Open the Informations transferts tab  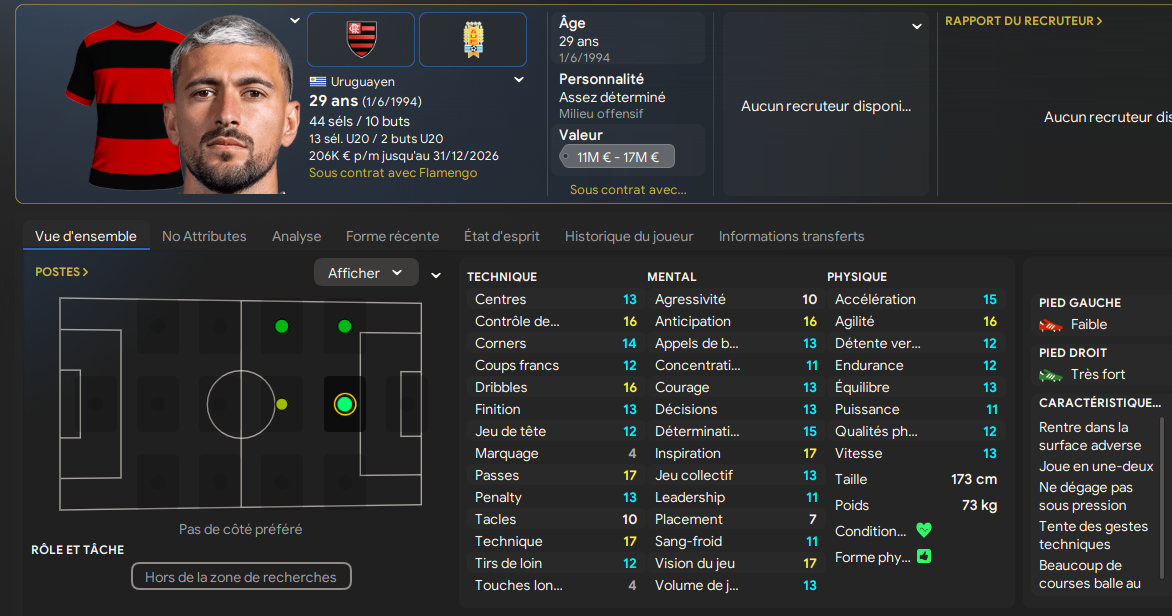coord(791,236)
